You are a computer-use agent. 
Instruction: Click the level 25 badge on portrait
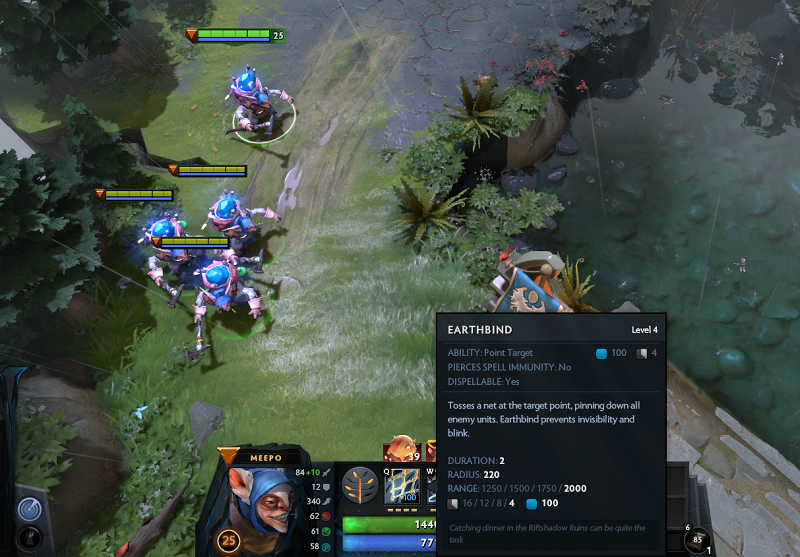click(230, 543)
